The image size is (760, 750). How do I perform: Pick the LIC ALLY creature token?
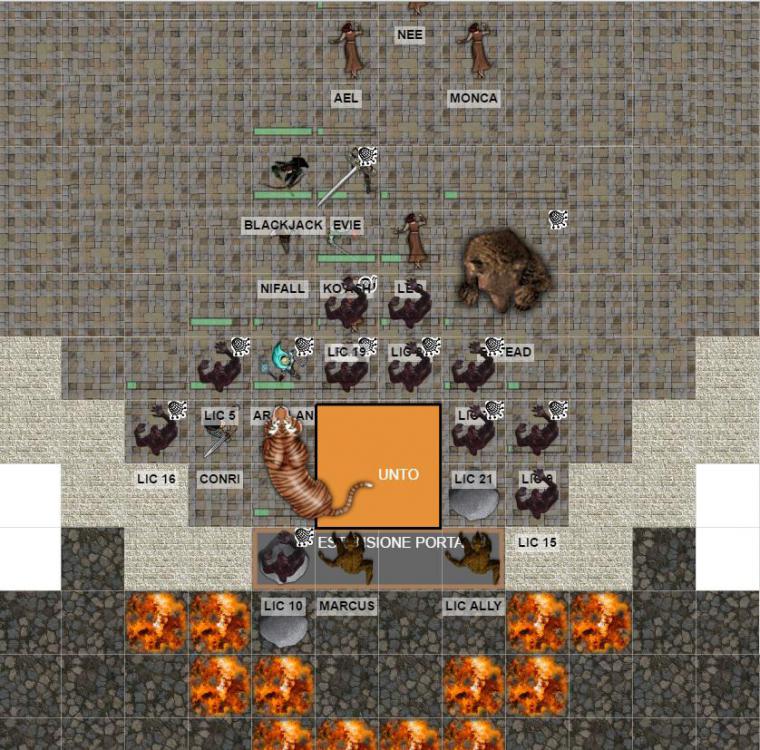tap(474, 556)
